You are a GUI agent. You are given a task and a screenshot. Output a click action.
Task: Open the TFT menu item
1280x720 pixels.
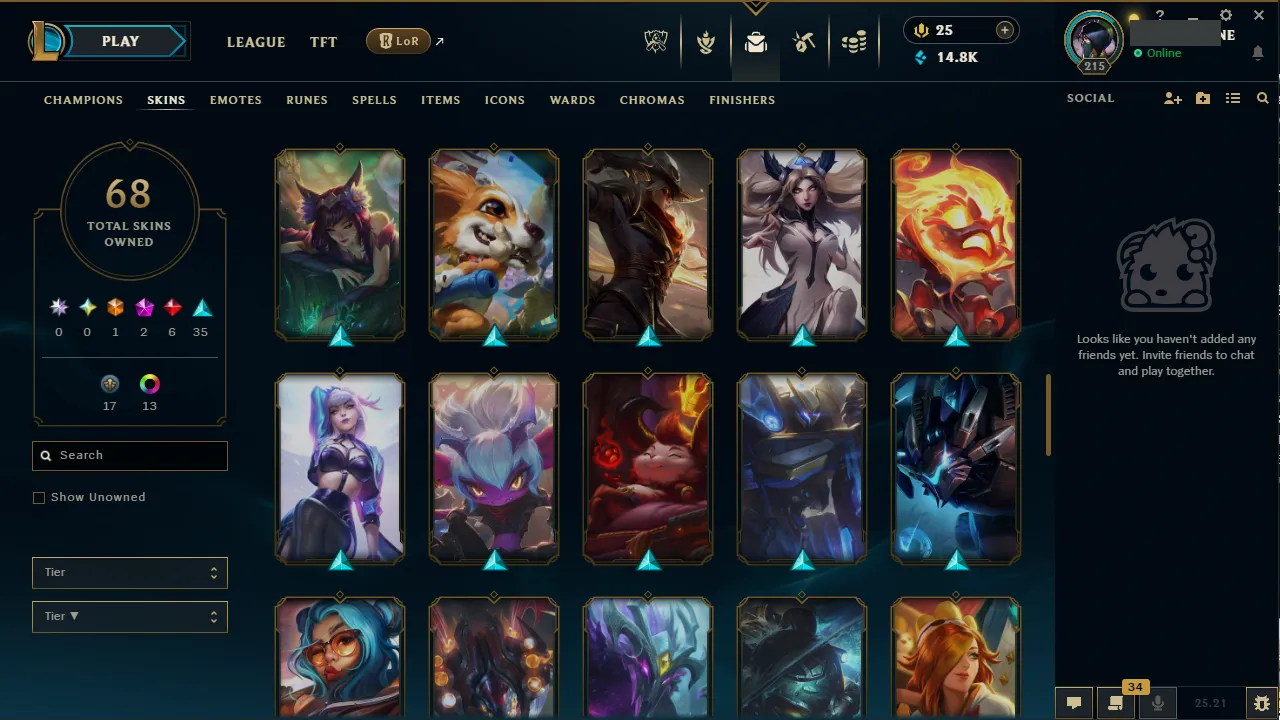pos(323,42)
